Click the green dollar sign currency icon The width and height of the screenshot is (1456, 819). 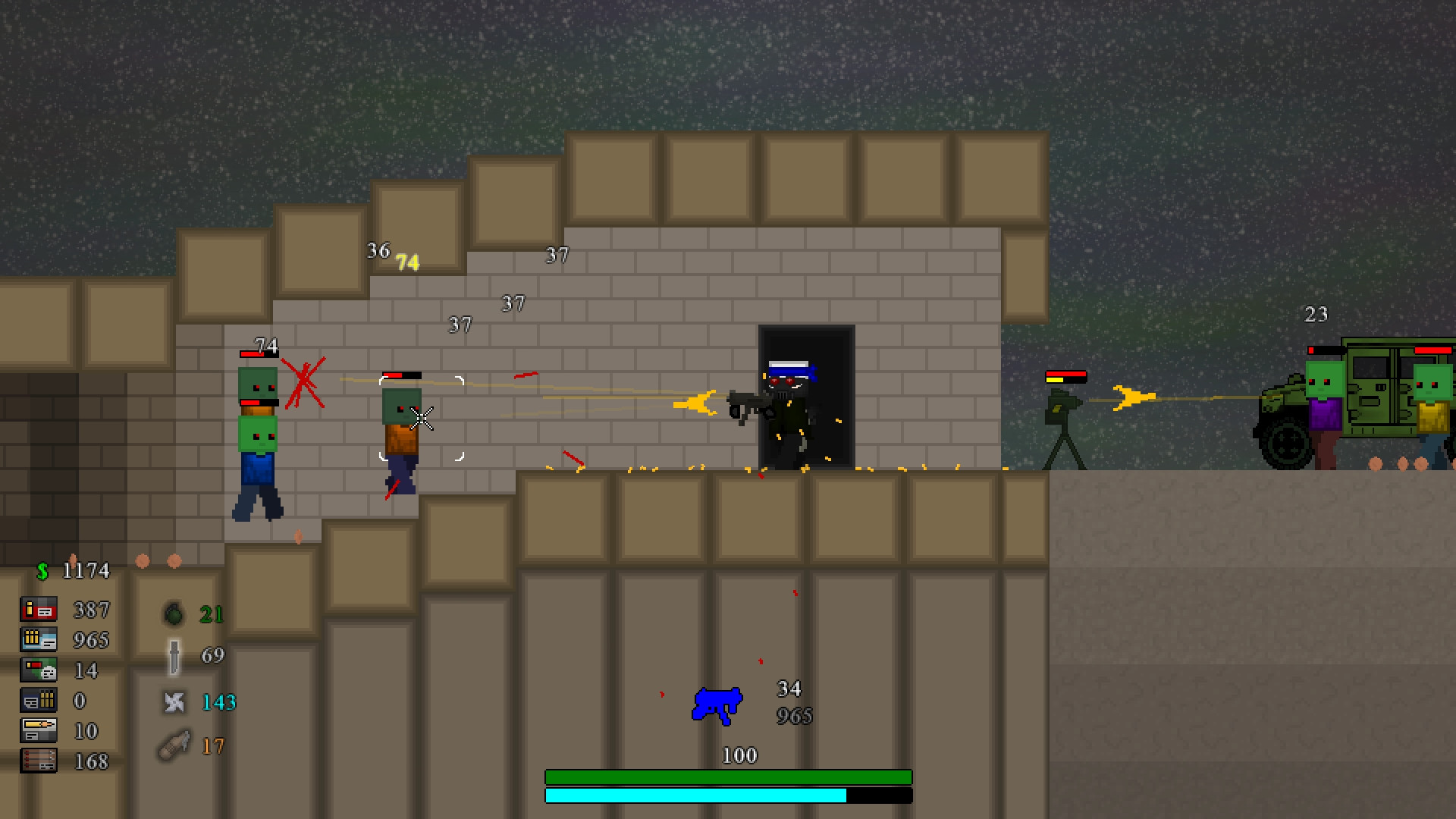(x=42, y=570)
